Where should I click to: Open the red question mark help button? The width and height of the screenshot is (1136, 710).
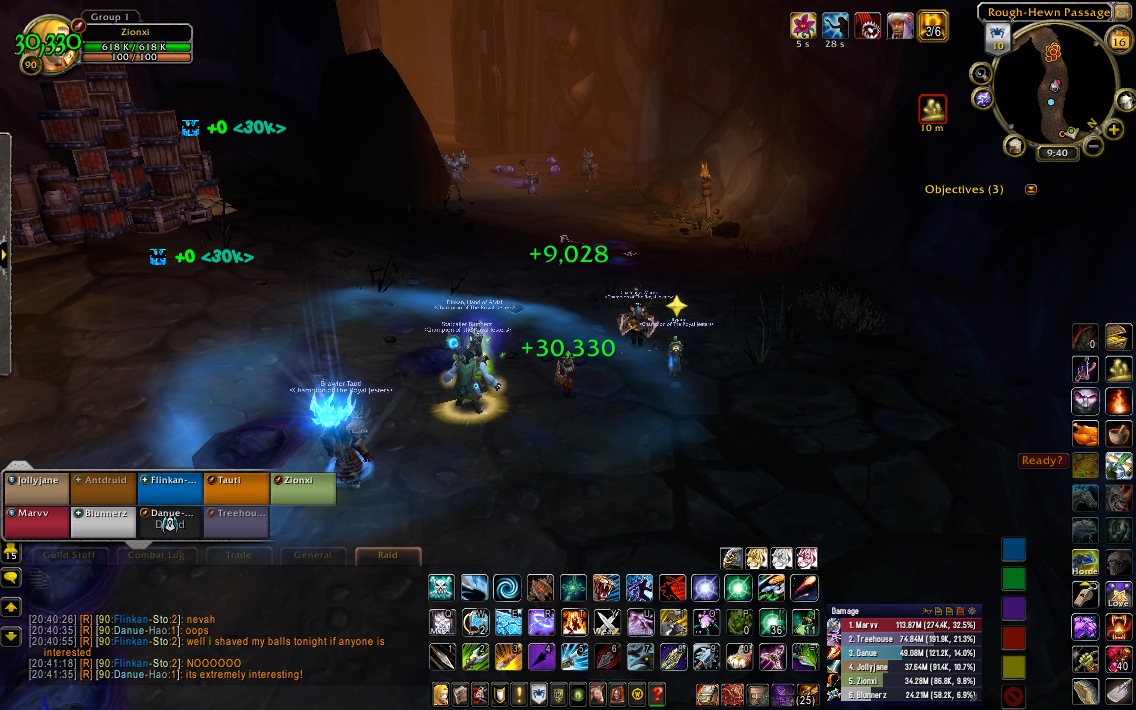point(657,693)
